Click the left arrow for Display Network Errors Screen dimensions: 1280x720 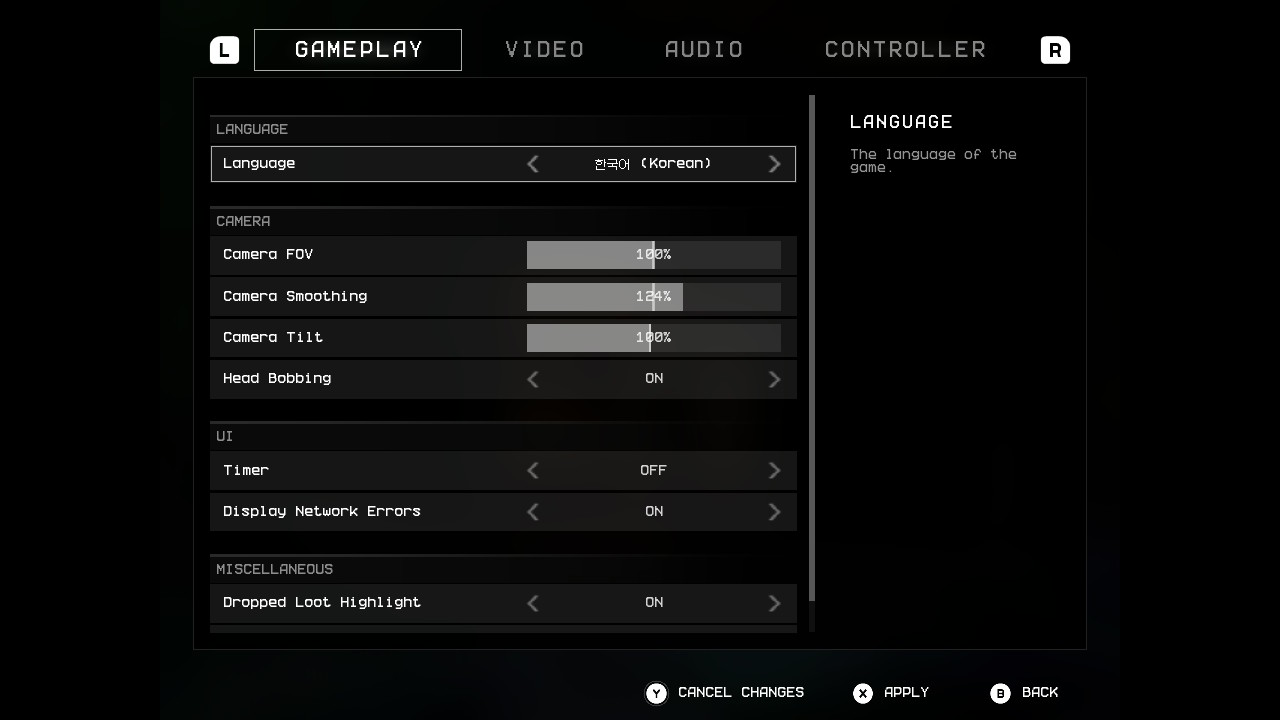click(533, 512)
